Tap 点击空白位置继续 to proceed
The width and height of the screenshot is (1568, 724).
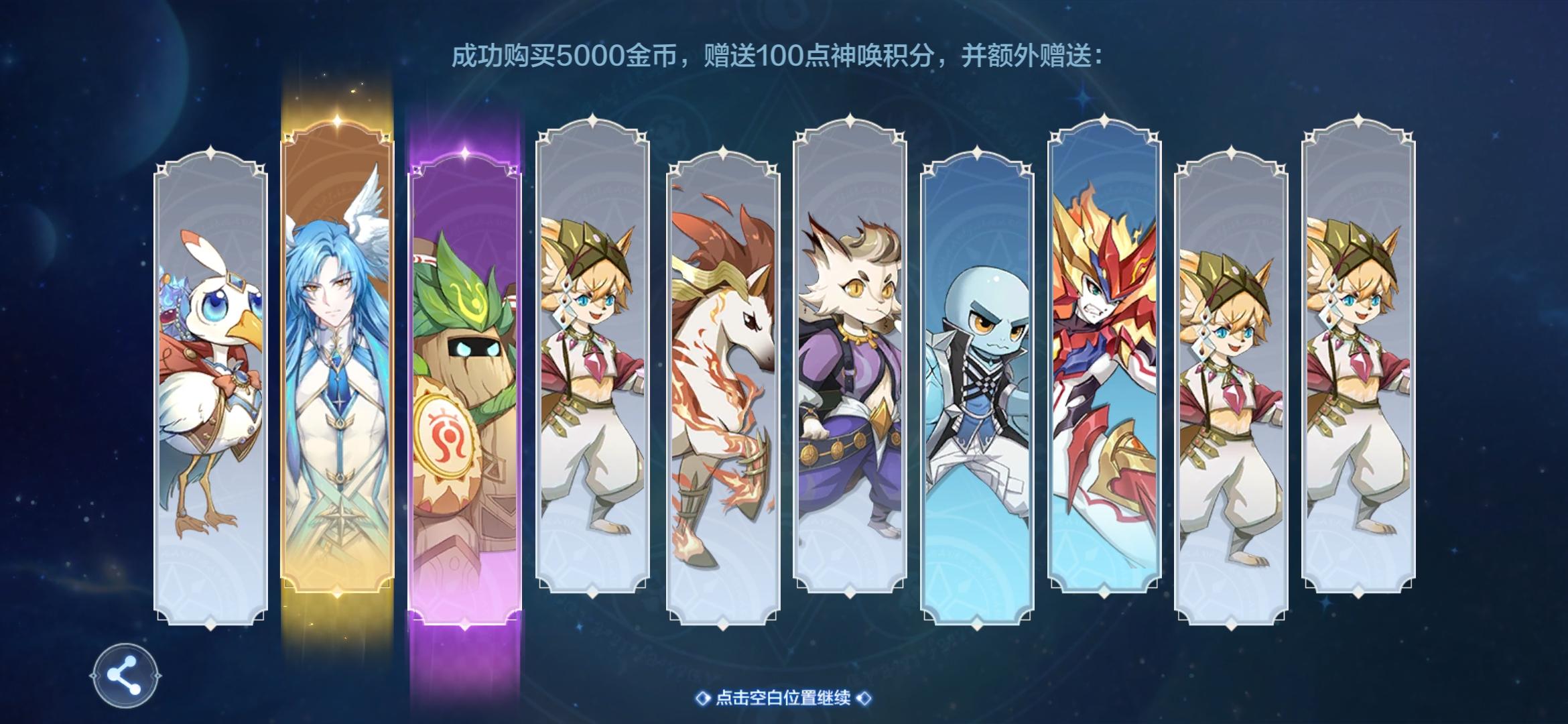784,698
